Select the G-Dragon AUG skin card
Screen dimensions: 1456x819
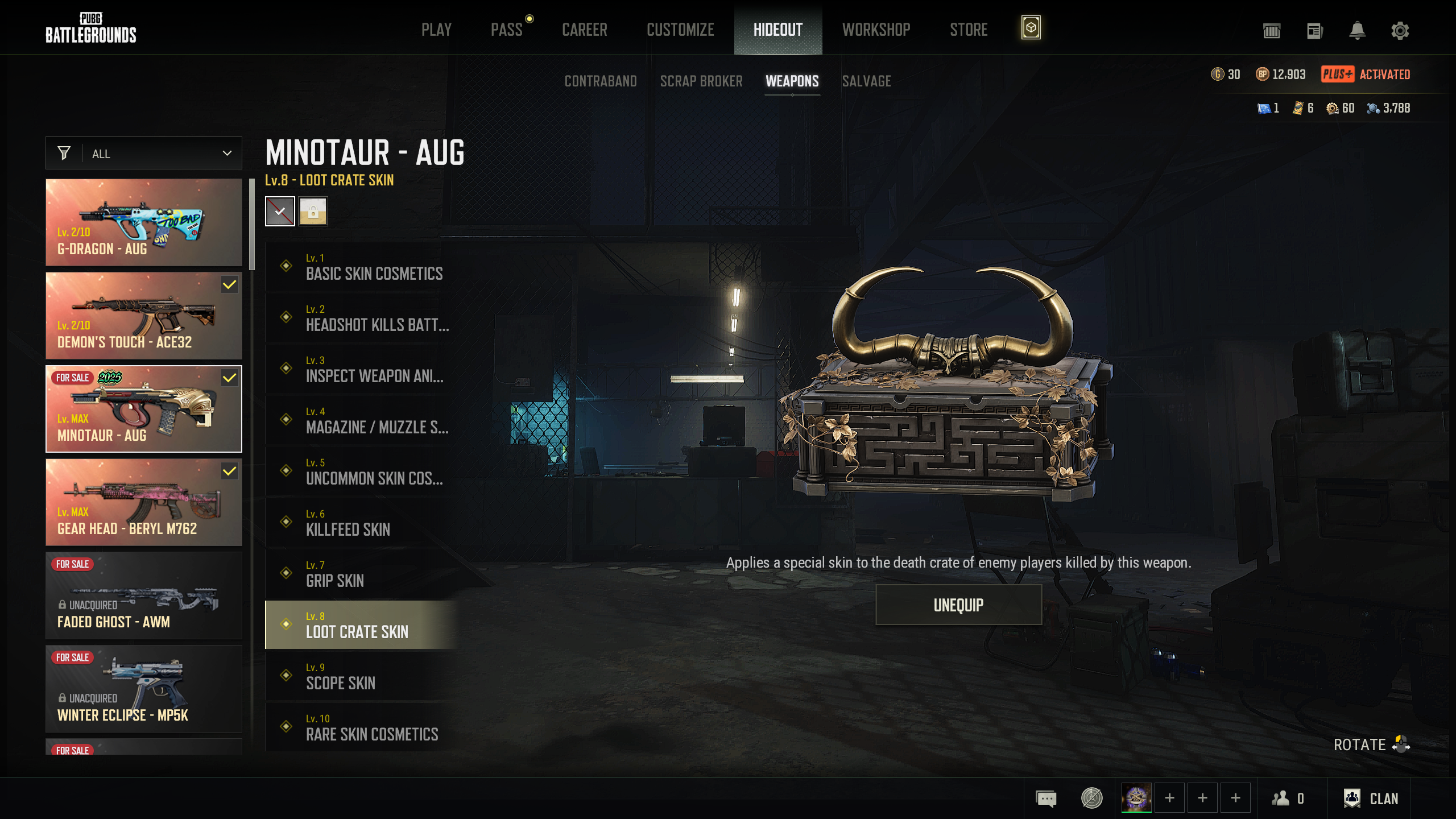tap(144, 222)
